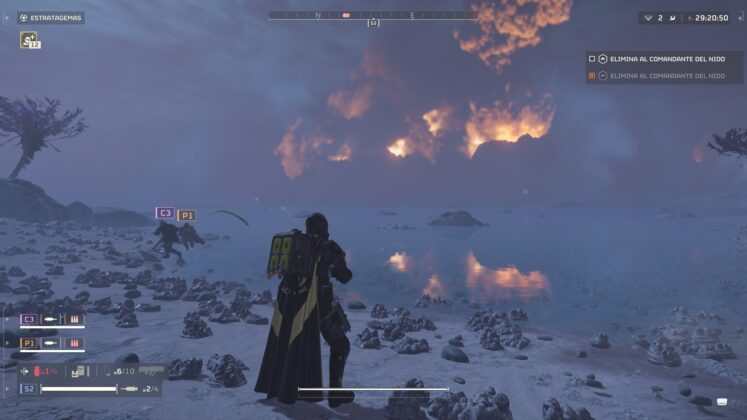The image size is (747, 420).
Task: Click the floating C3 teammate marker
Action: (164, 213)
